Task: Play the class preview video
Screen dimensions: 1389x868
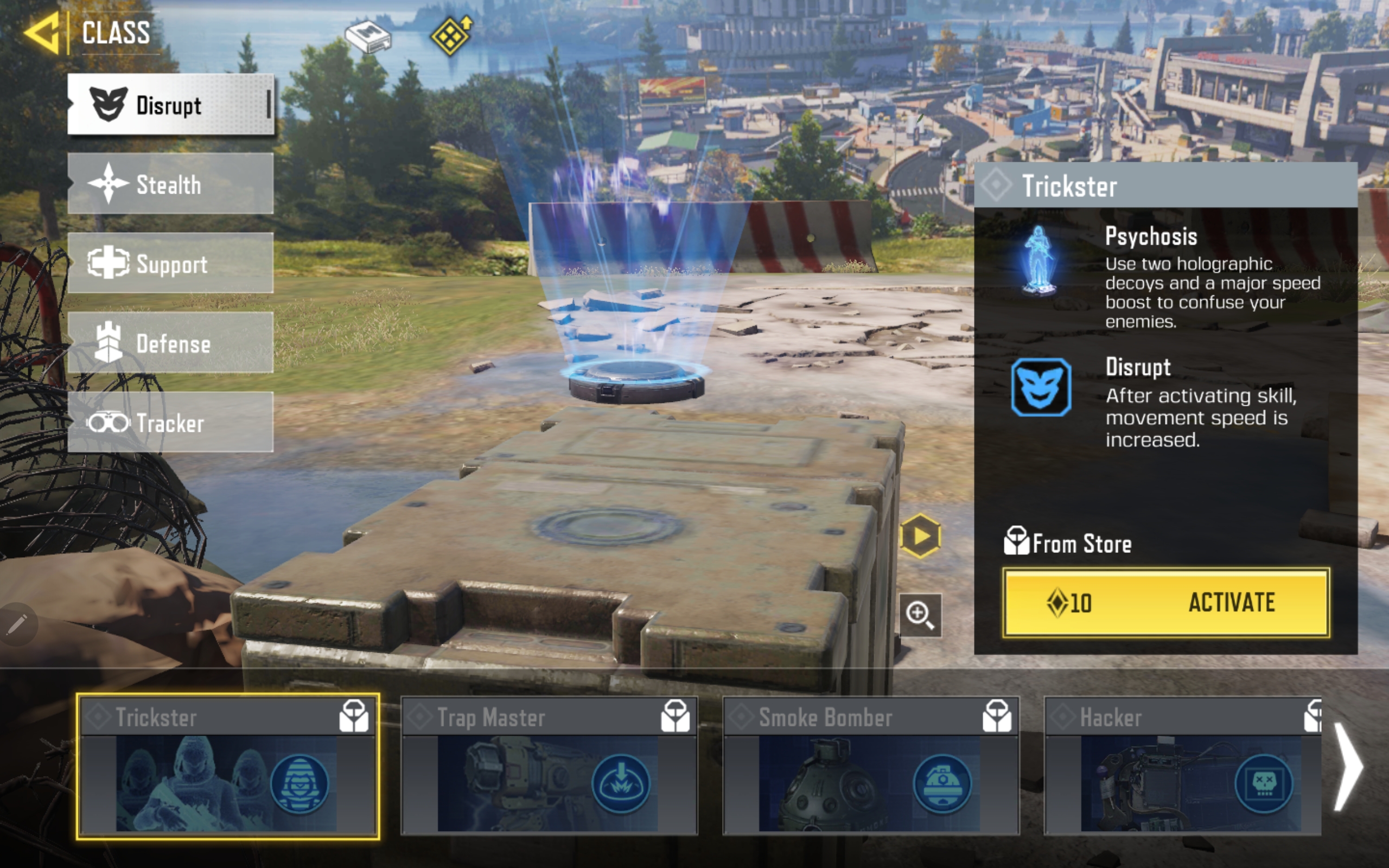Action: (x=920, y=536)
